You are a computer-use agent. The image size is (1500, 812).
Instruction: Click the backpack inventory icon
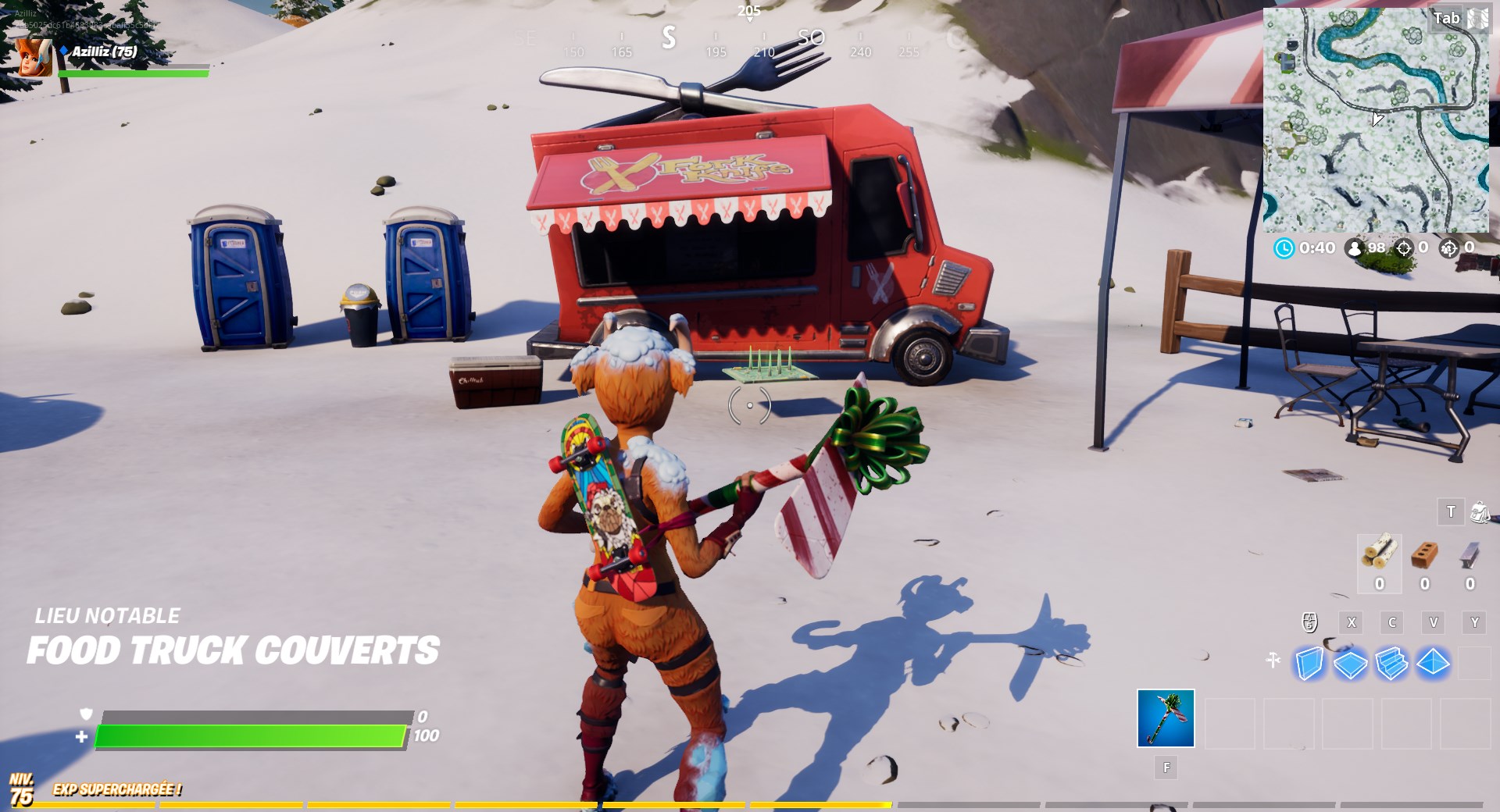coord(1480,512)
